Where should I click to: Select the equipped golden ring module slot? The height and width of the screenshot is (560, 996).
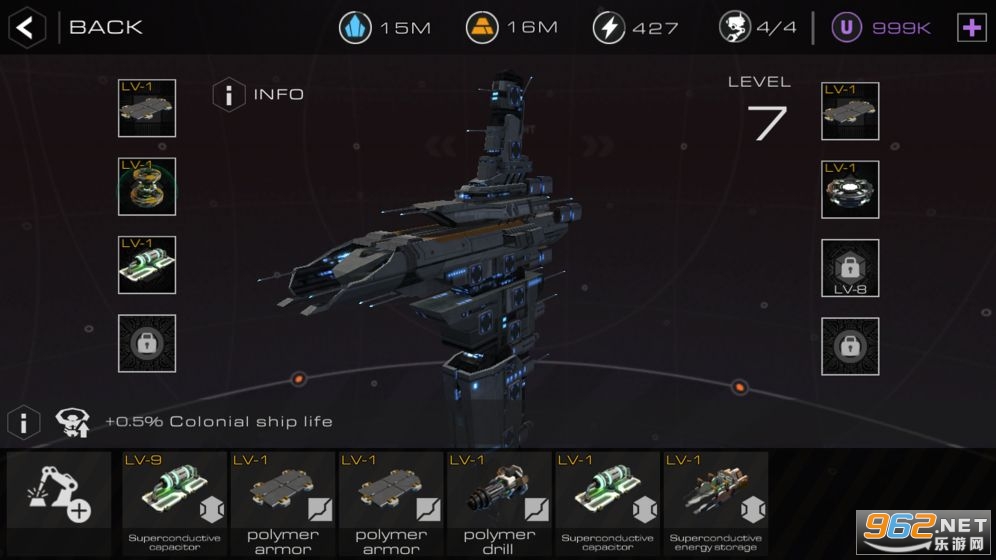click(147, 187)
